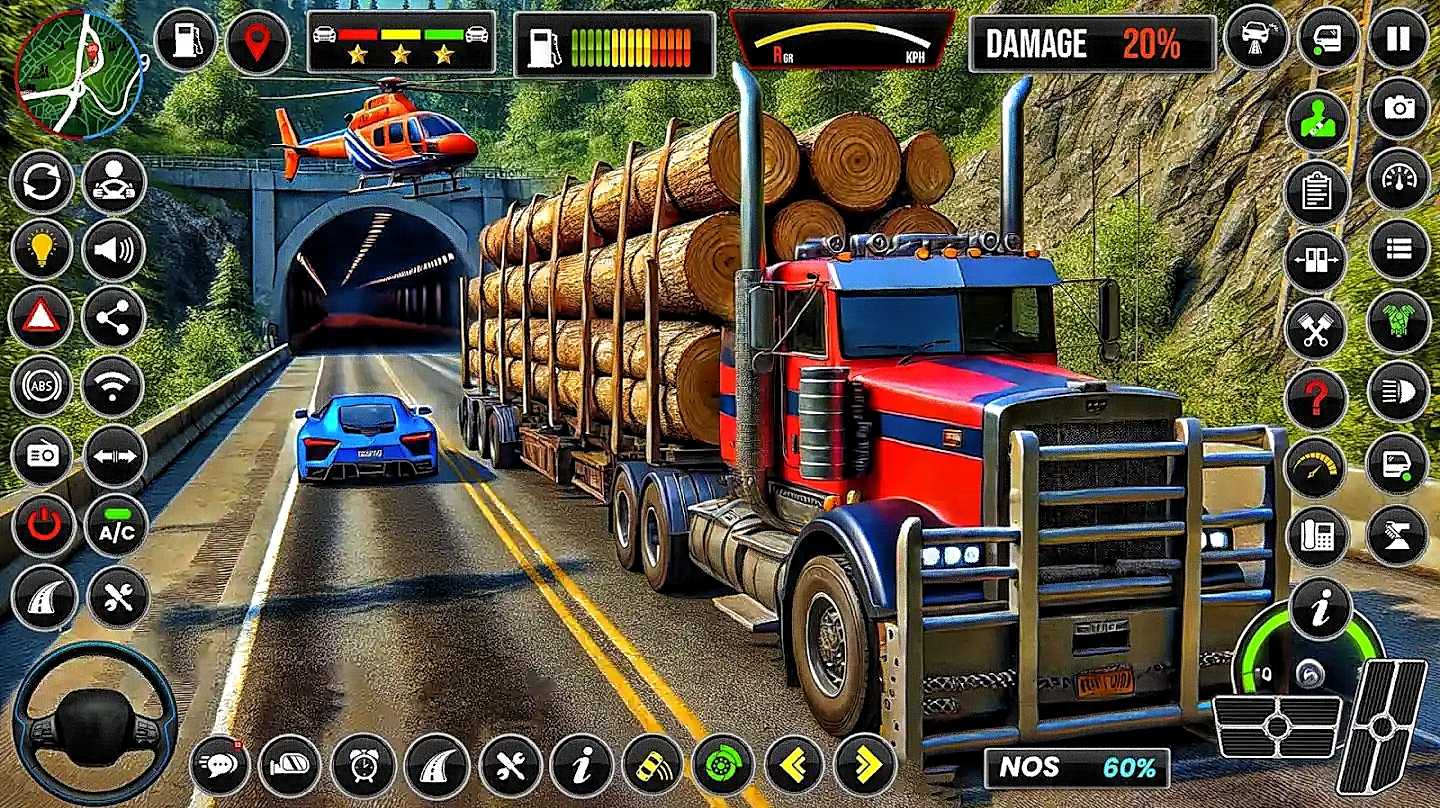The width and height of the screenshot is (1440, 808).
Task: Open the circular minimap
Action: 79,74
